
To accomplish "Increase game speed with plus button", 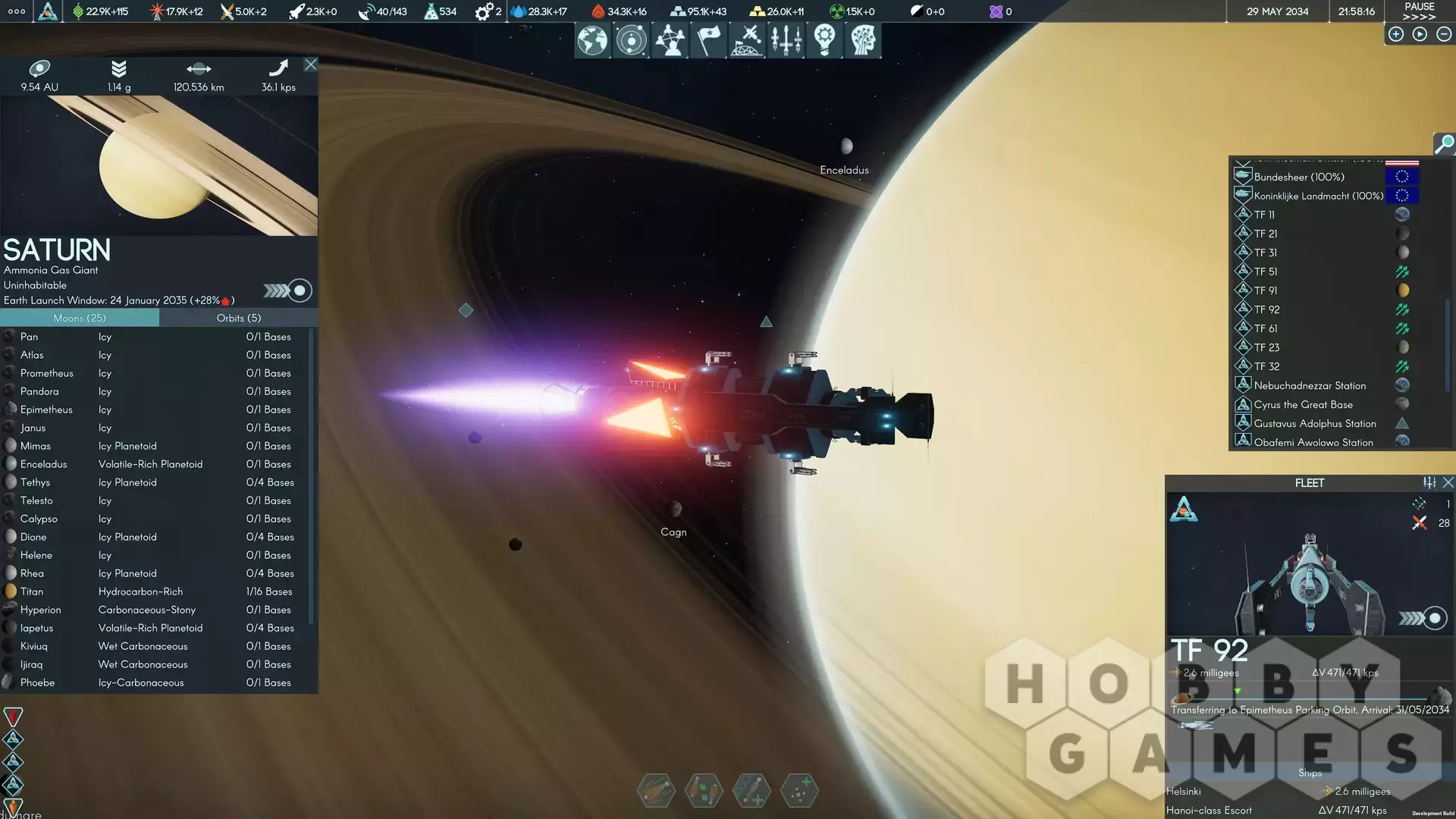I will pos(1395,34).
